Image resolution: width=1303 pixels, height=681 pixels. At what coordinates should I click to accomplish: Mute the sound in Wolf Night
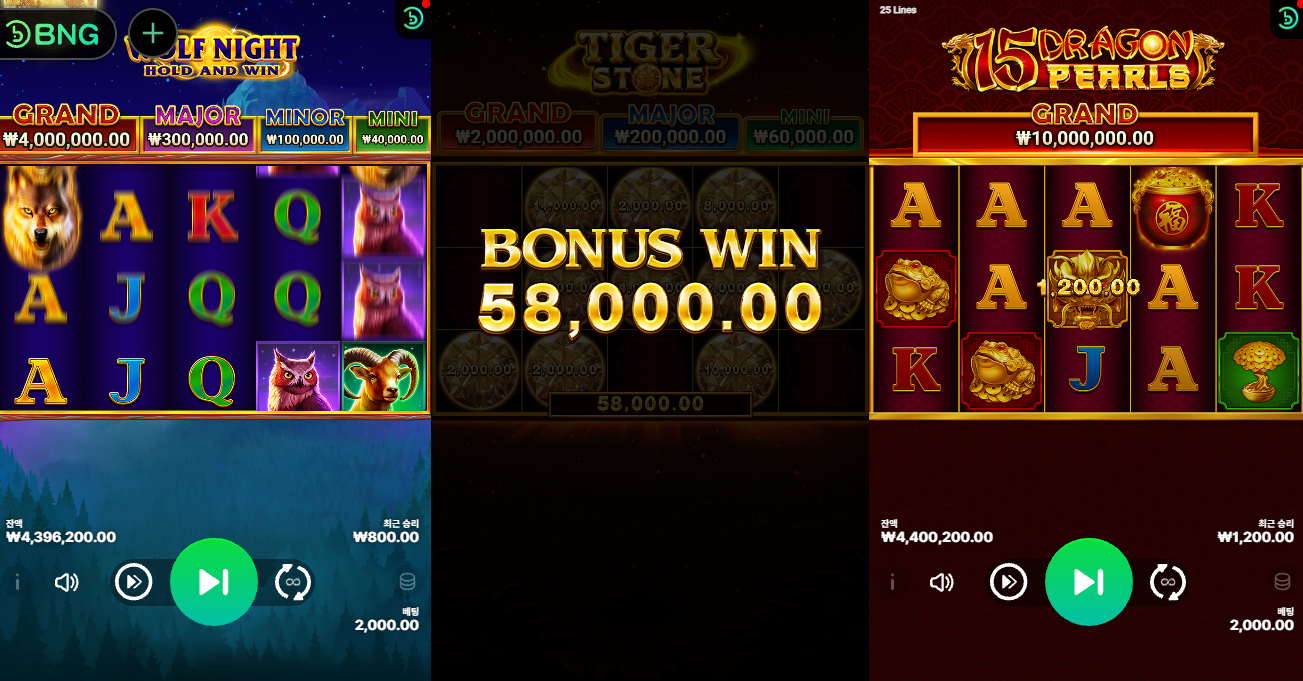[67, 582]
